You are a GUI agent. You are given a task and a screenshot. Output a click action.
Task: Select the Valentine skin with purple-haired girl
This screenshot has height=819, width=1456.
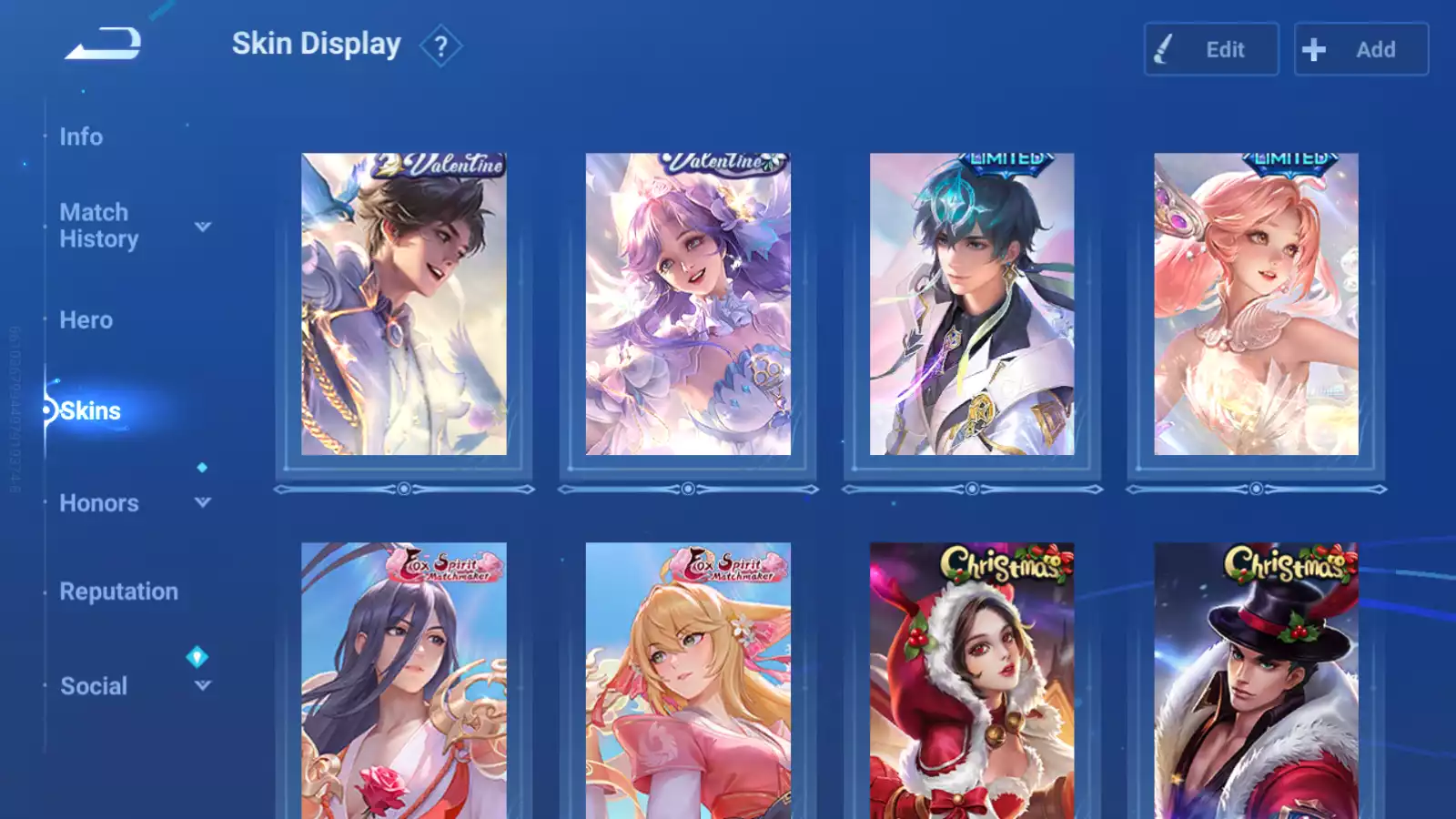tap(688, 304)
